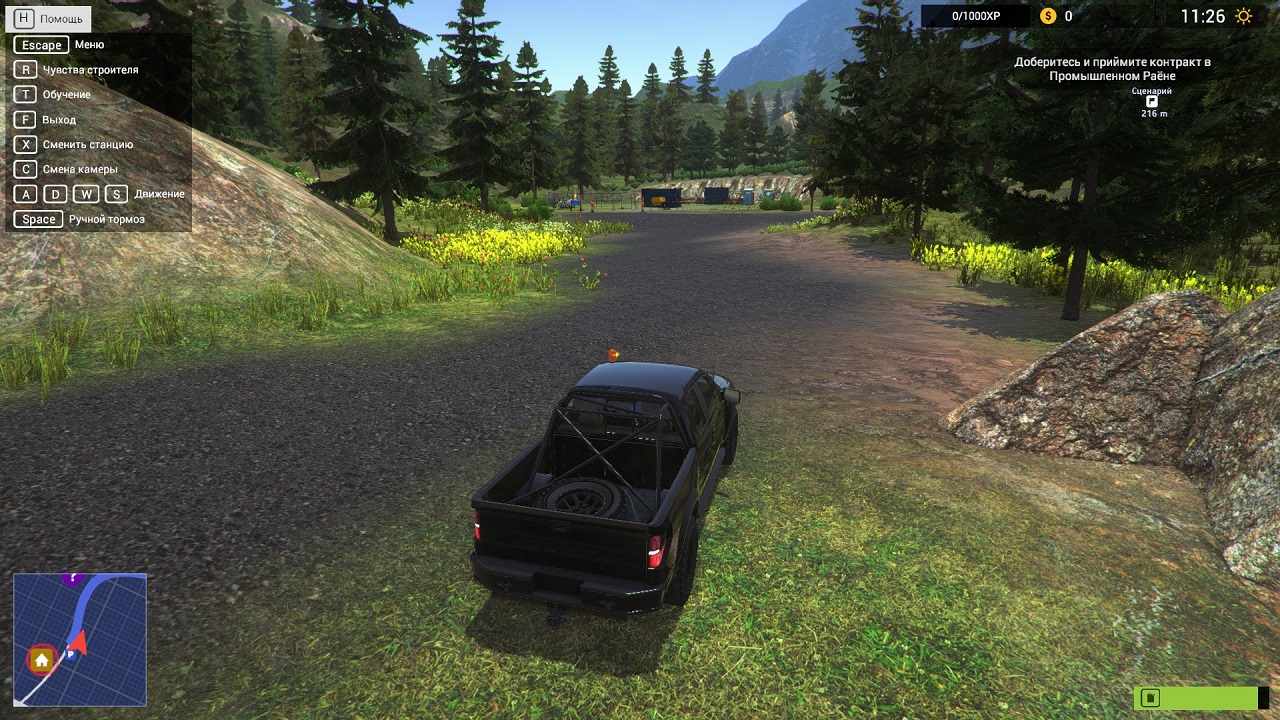This screenshot has width=1280, height=720.
Task: Select the home marker on the minimap
Action: 42,660
